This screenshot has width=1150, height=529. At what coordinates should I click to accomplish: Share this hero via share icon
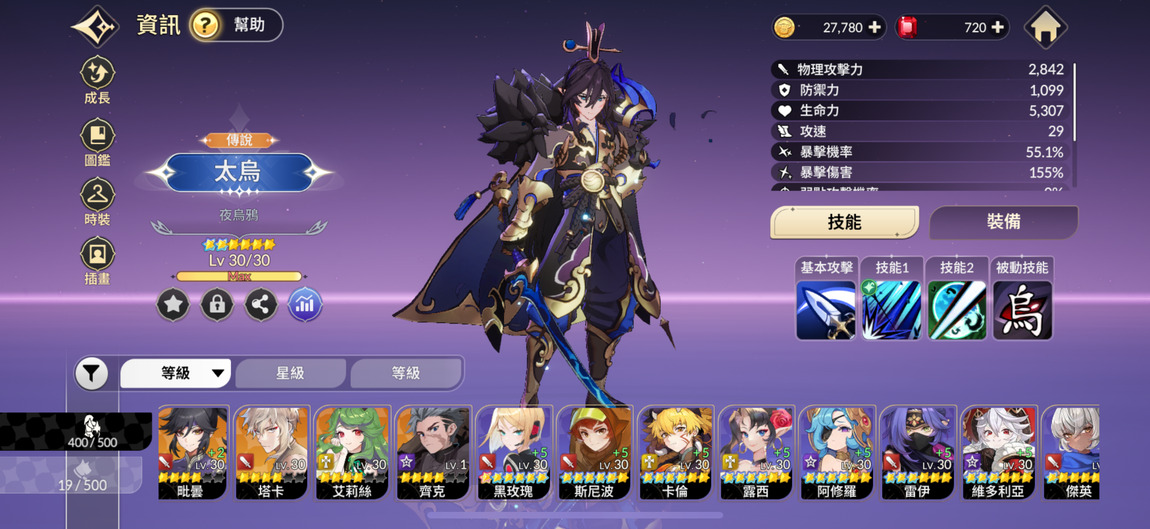coord(261,305)
